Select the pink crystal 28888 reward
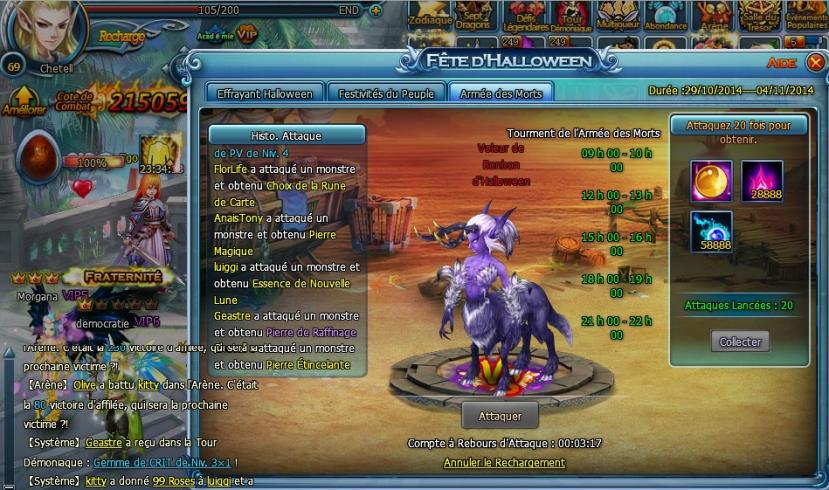Screen dimensions: 829x490 click(x=762, y=181)
